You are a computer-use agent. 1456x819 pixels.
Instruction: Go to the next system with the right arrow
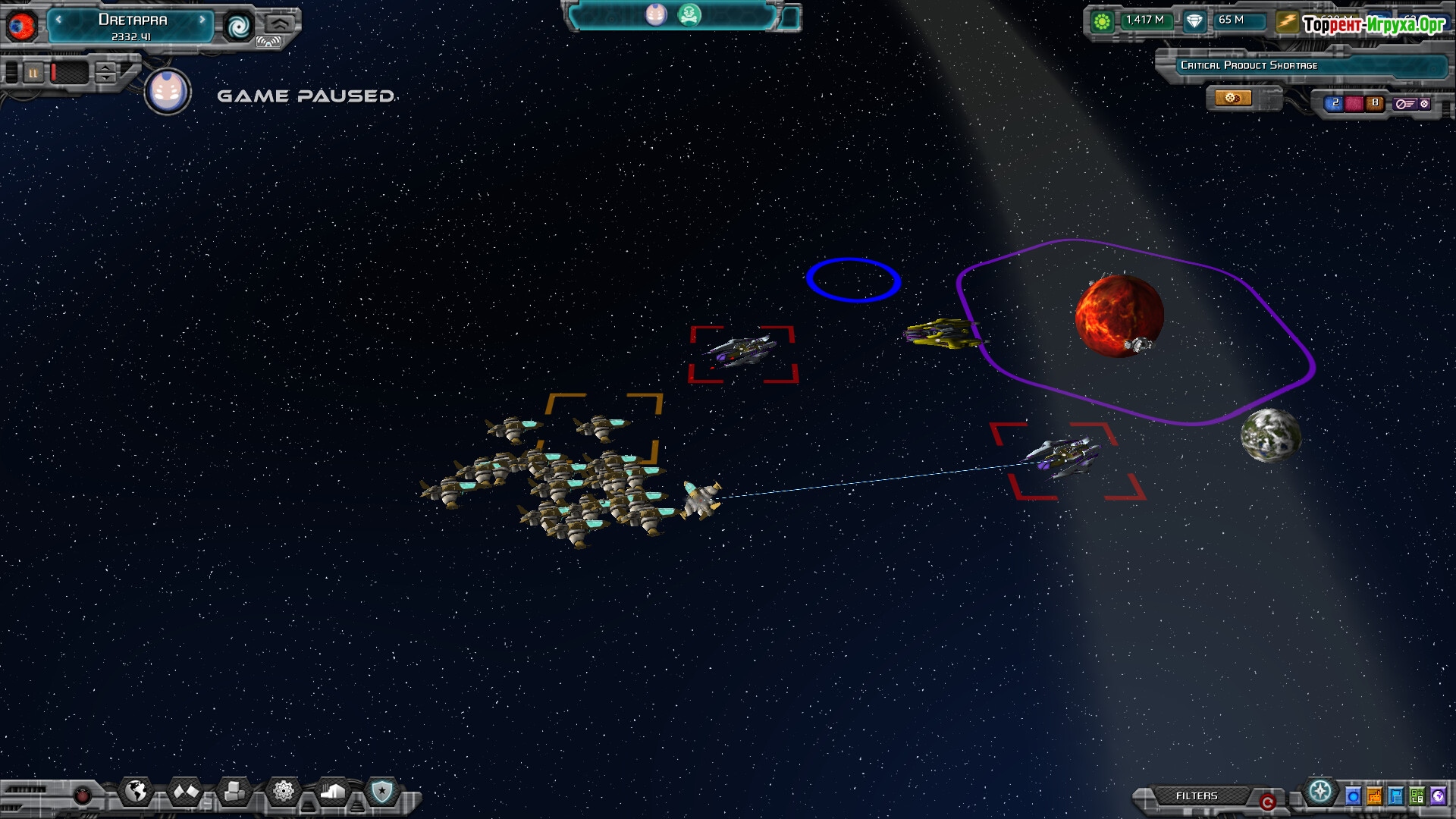click(202, 20)
